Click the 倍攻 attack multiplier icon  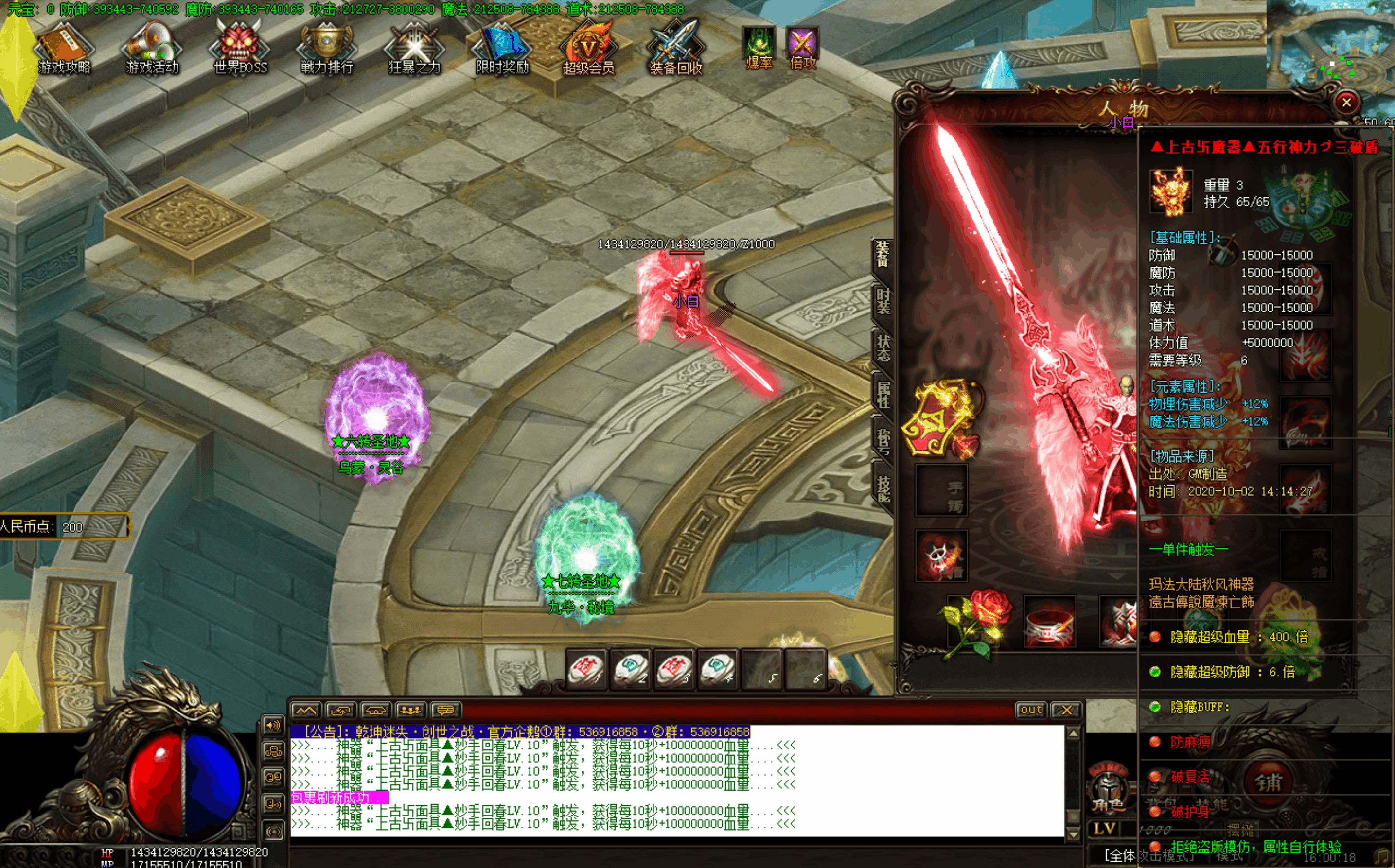pyautogui.click(x=802, y=48)
